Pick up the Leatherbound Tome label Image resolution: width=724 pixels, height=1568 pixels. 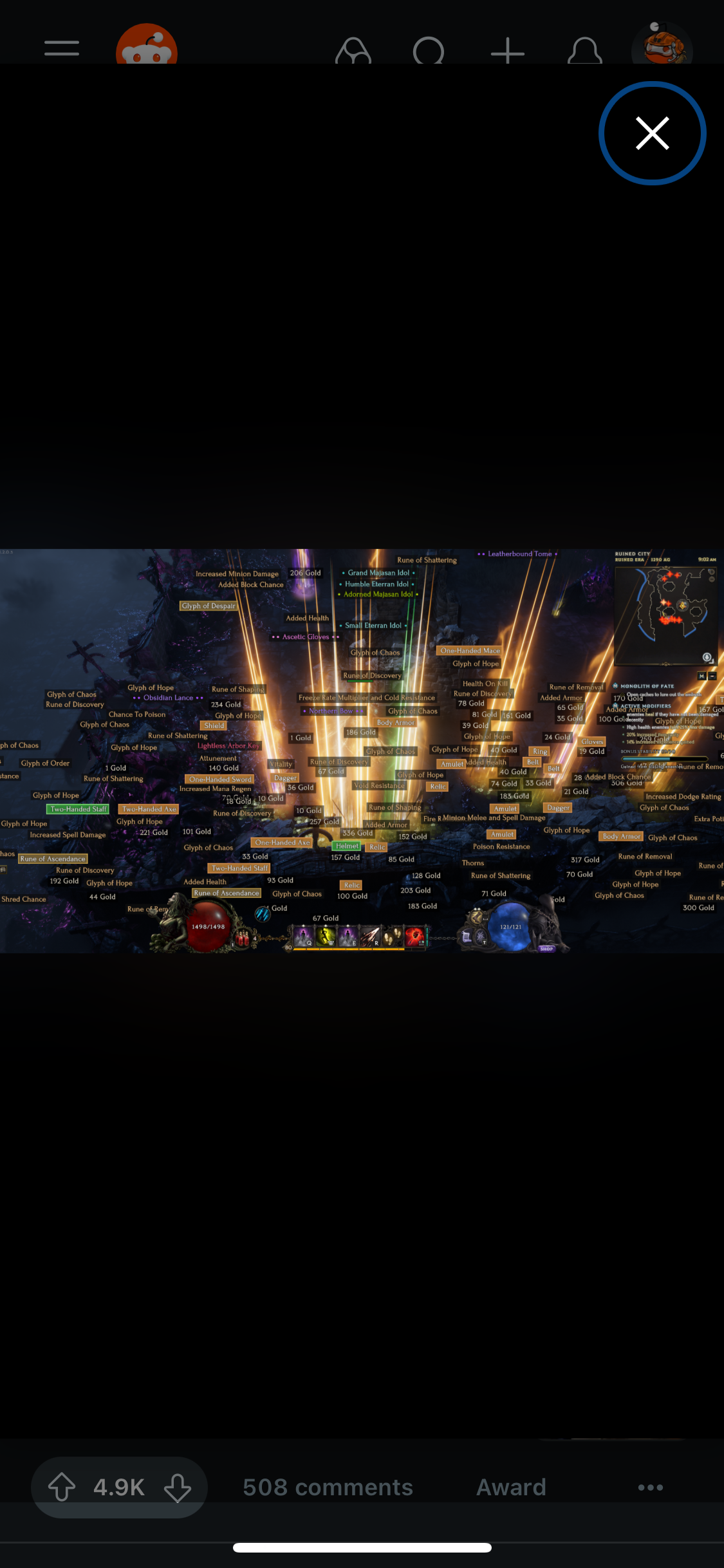click(x=519, y=554)
